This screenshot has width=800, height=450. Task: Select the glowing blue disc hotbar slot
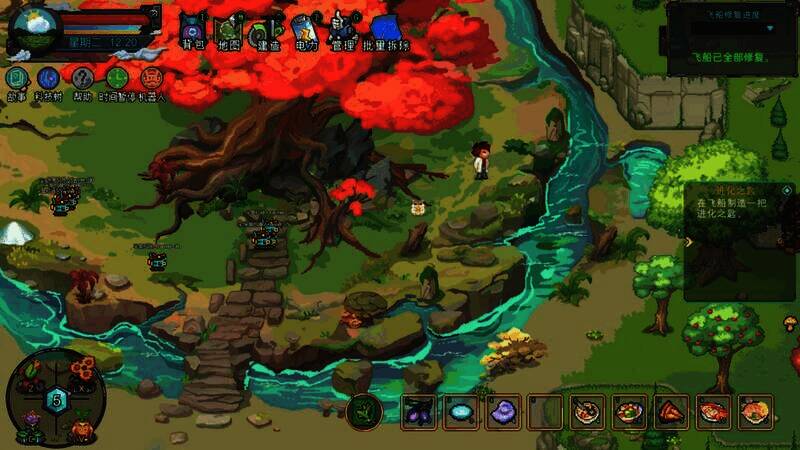(x=461, y=411)
